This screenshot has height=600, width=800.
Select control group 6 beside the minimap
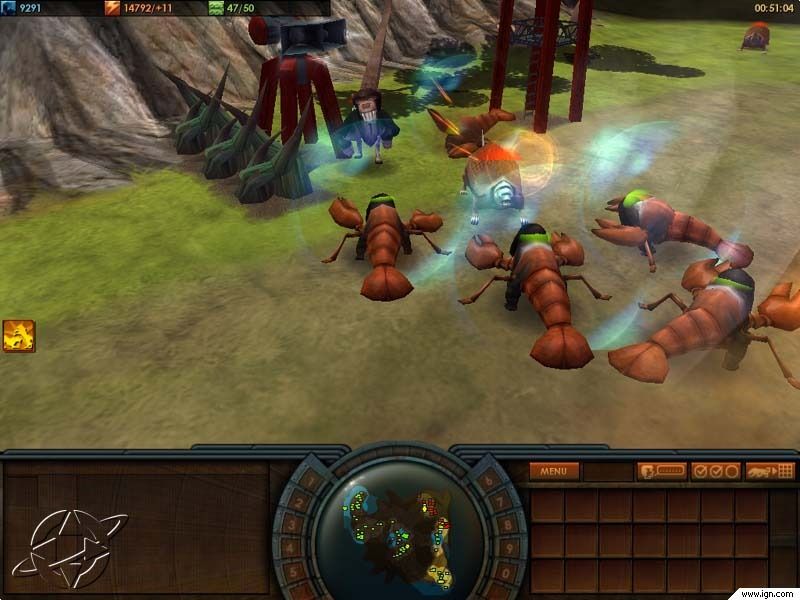click(x=489, y=481)
